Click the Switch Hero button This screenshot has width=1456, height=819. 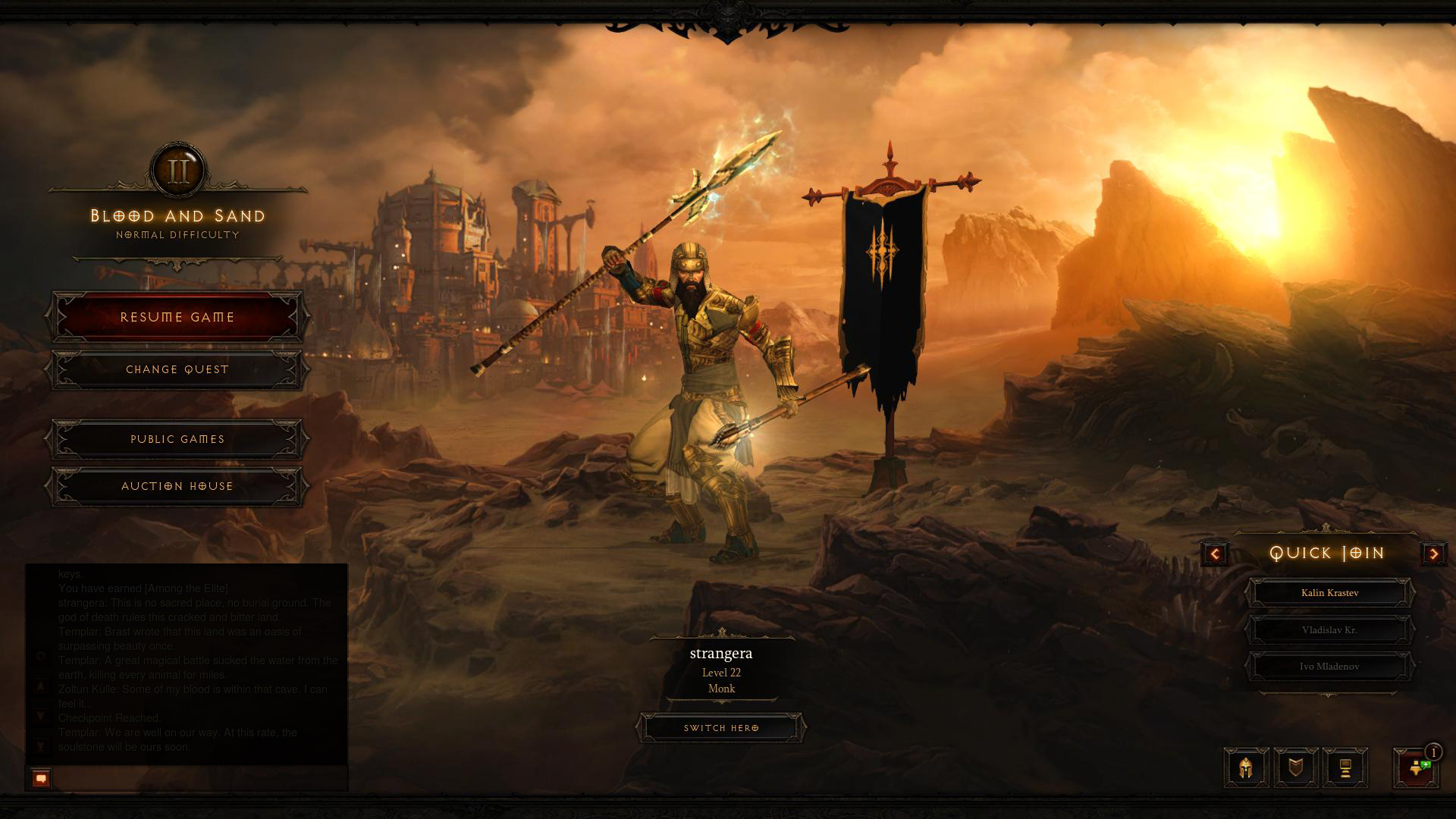(721, 728)
